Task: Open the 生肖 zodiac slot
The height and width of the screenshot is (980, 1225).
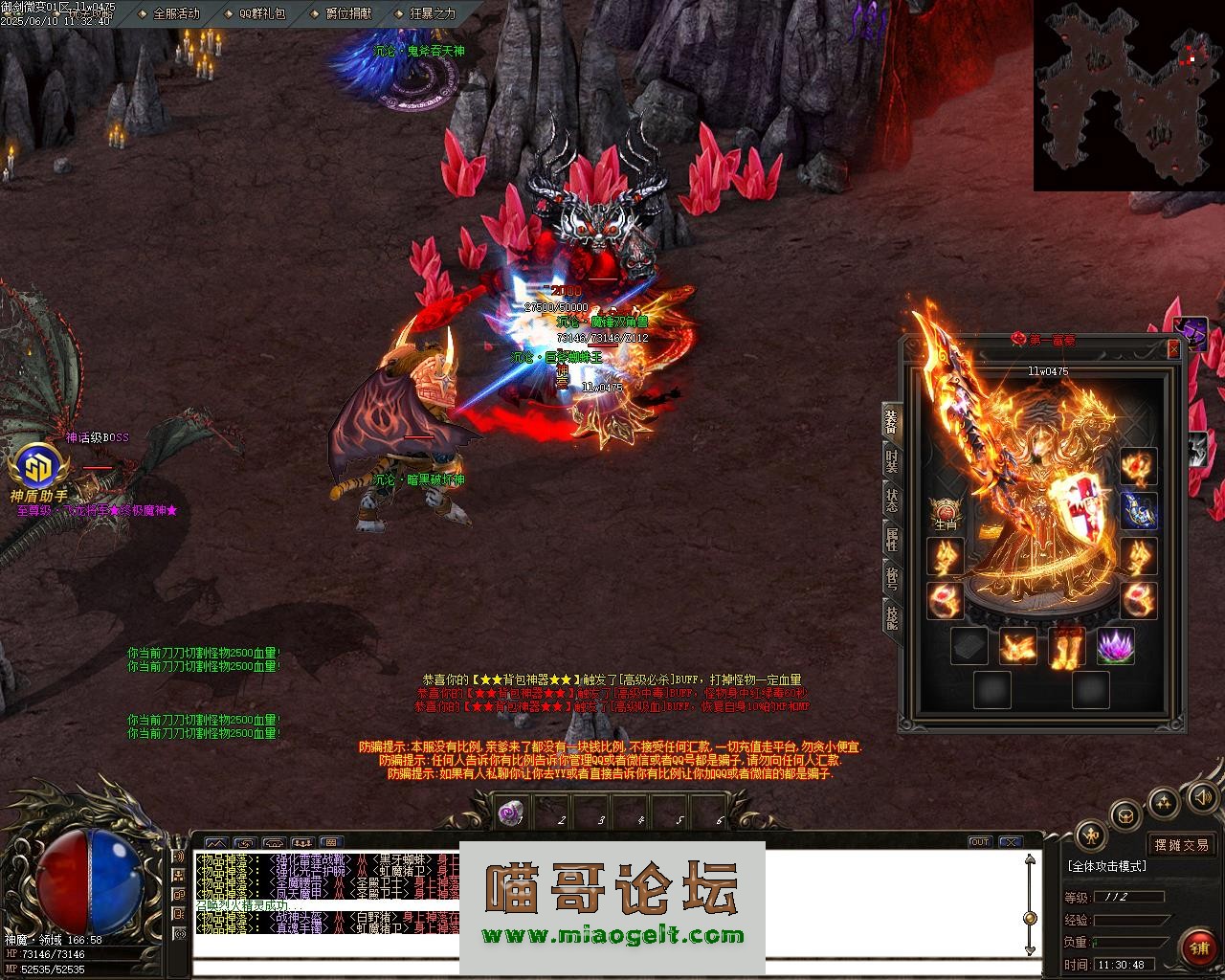Action: point(946,510)
